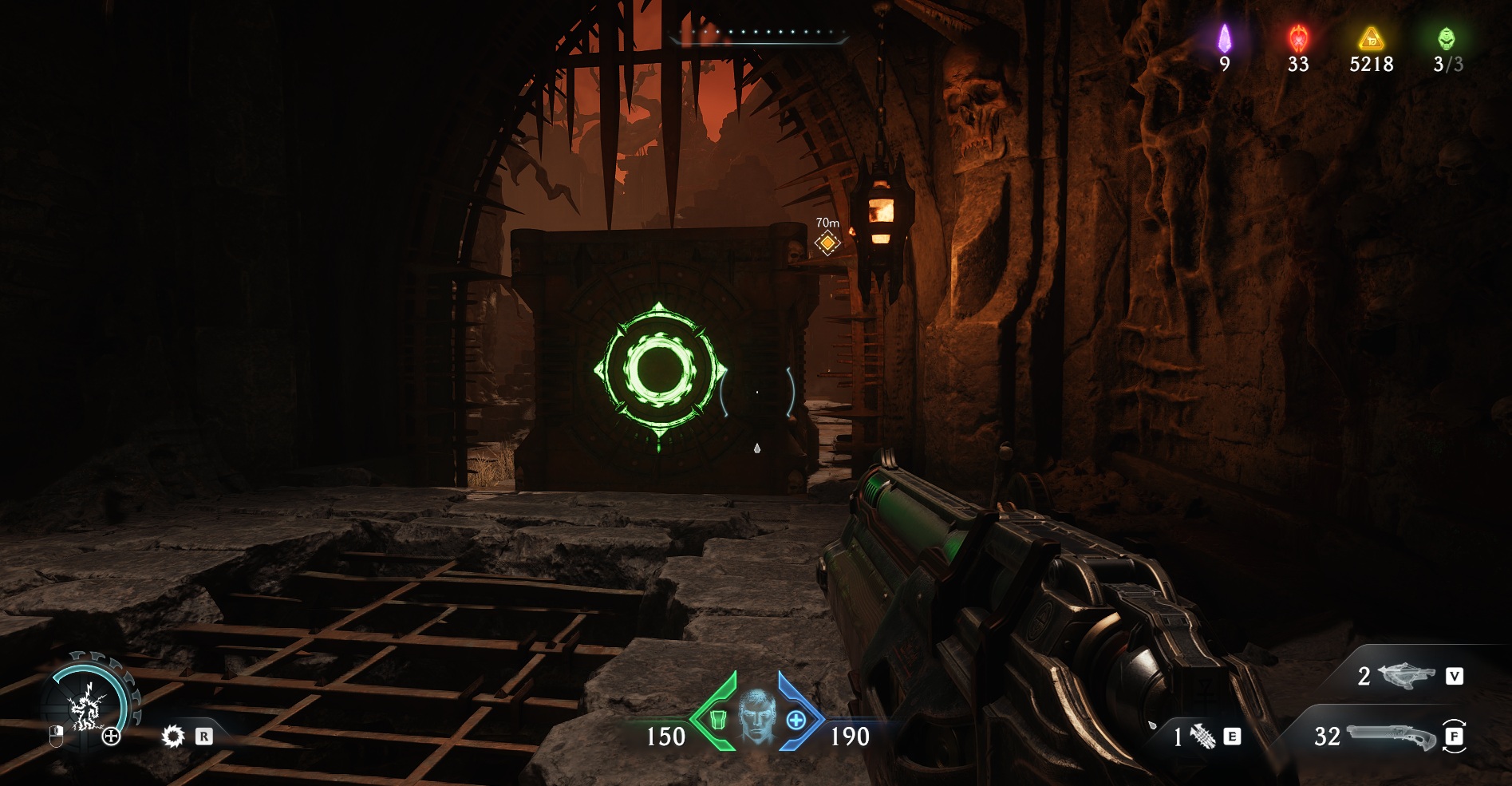
Task: Select the blue health cross icon
Action: 795,721
